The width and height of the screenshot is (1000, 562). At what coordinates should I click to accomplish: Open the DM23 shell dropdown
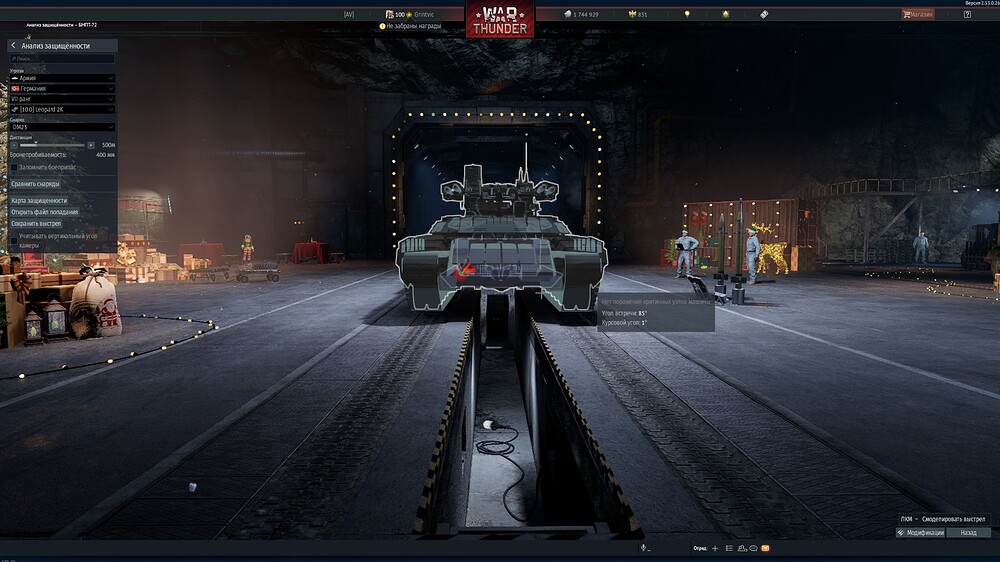coord(62,127)
